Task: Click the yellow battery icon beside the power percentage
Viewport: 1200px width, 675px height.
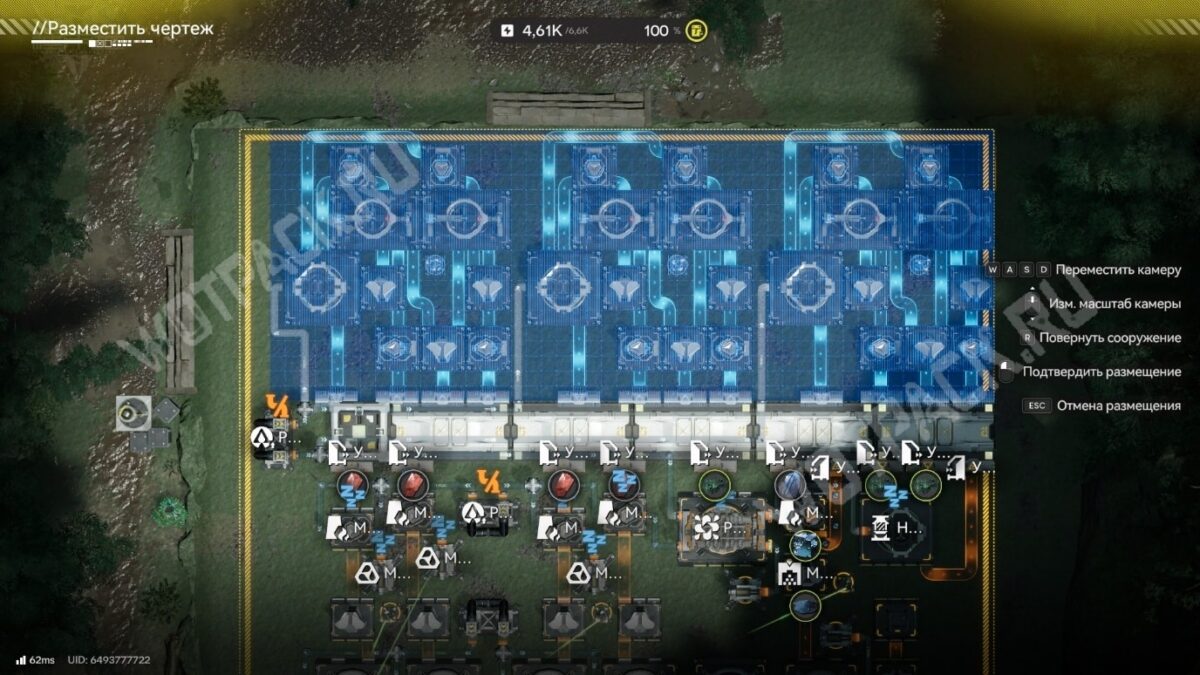Action: pyautogui.click(x=697, y=31)
